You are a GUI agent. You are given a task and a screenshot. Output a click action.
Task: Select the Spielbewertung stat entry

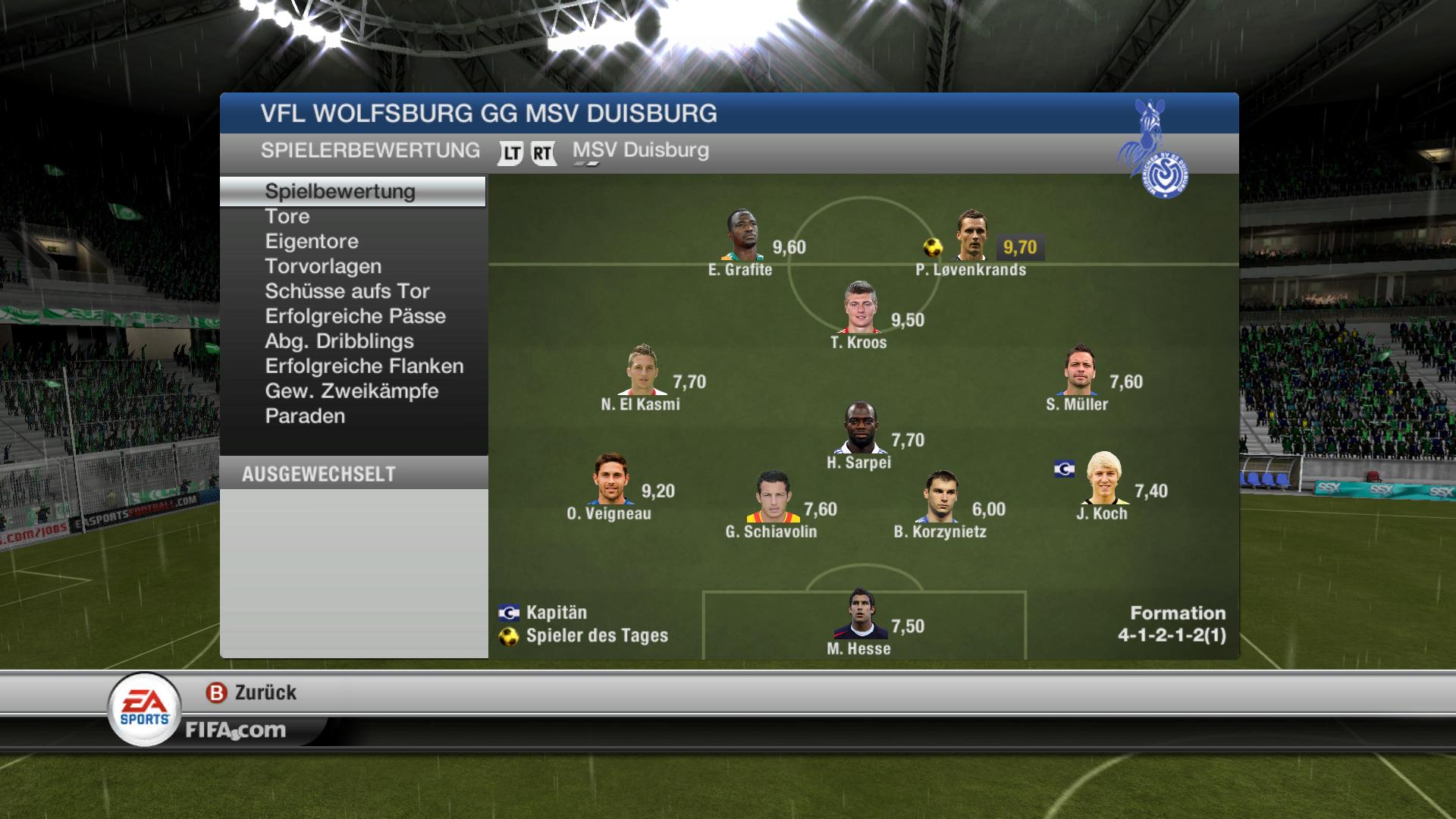click(340, 191)
